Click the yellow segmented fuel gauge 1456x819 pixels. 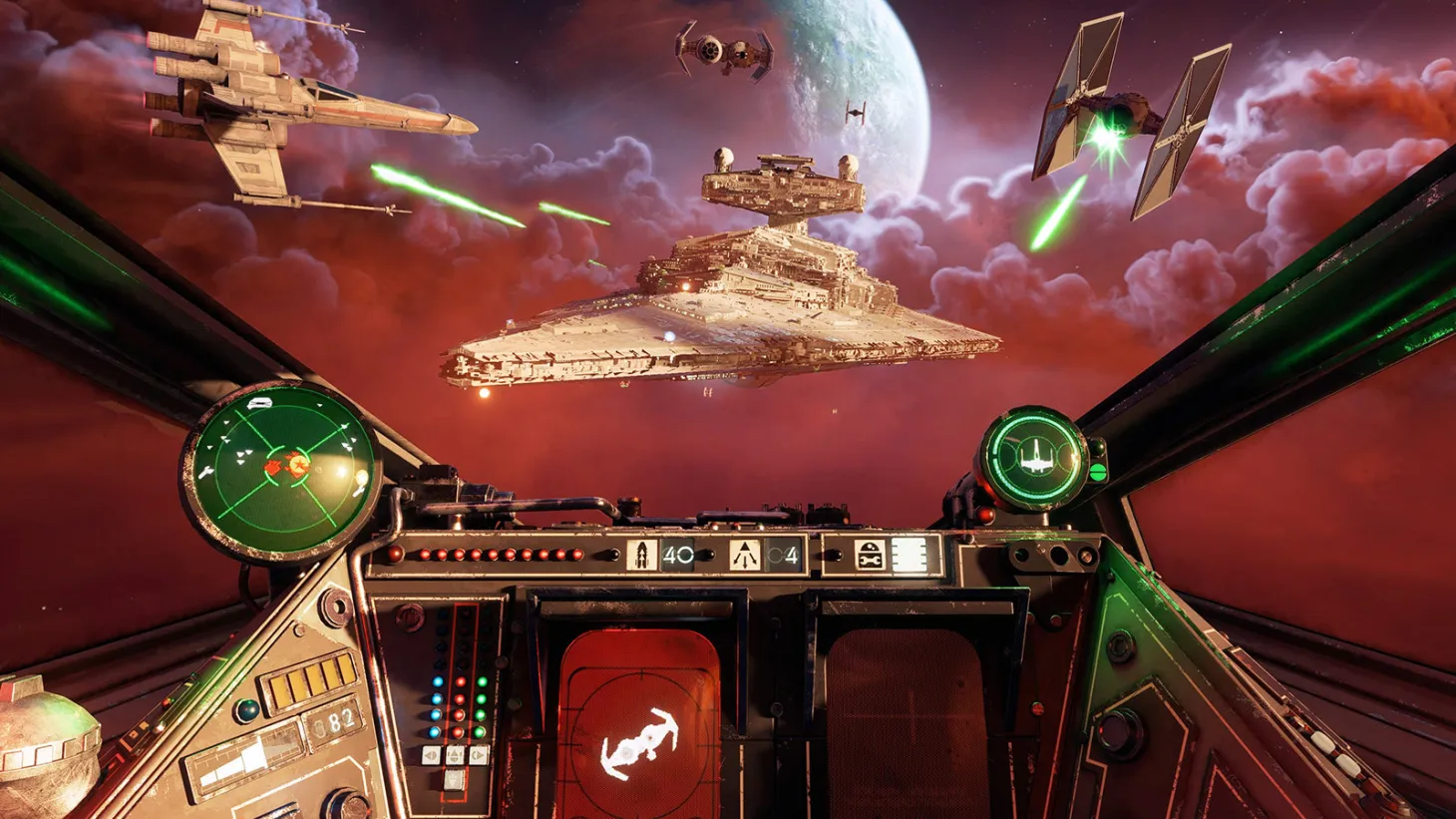tap(310, 681)
